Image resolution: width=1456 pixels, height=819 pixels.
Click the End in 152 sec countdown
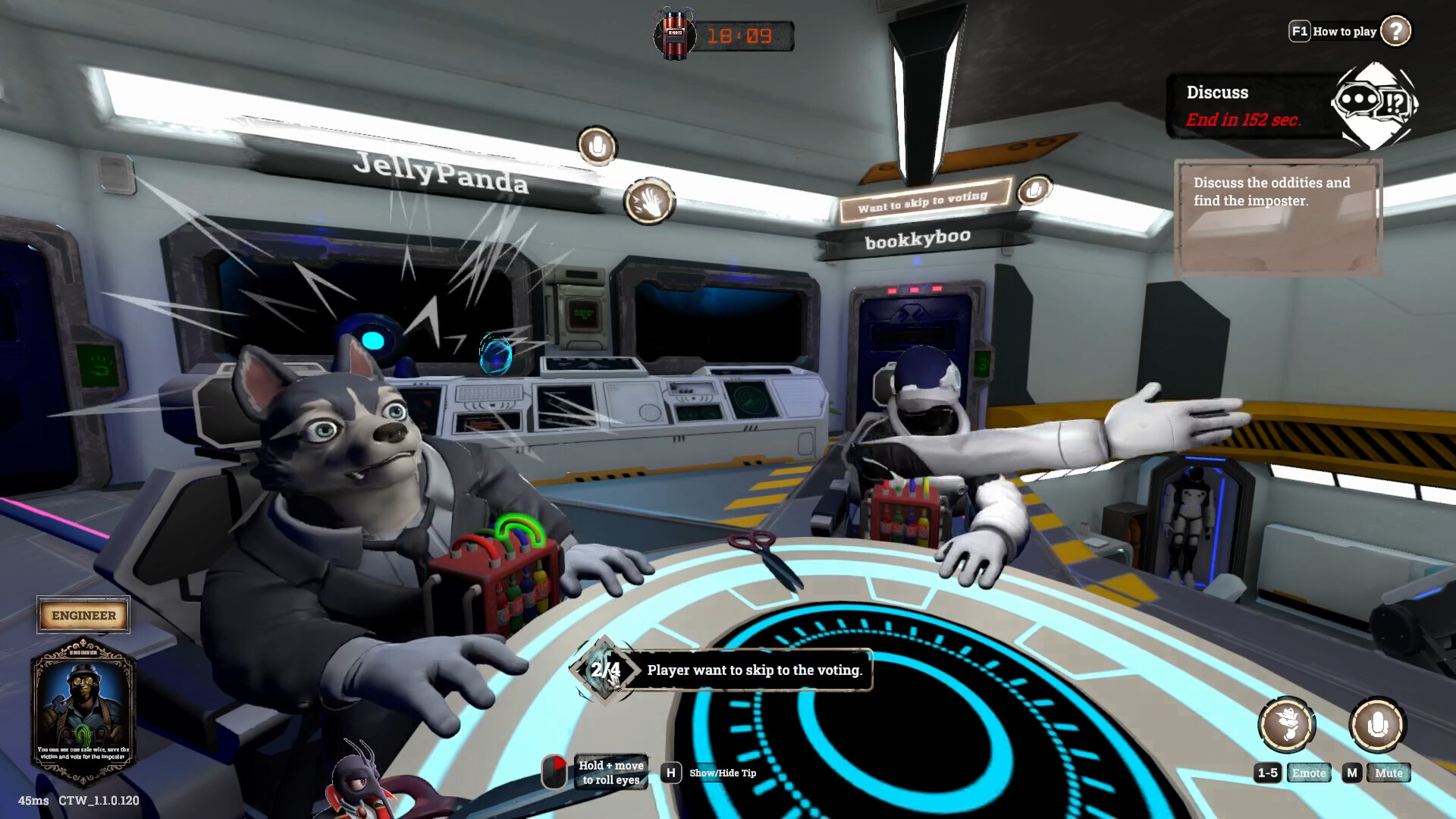click(x=1244, y=119)
